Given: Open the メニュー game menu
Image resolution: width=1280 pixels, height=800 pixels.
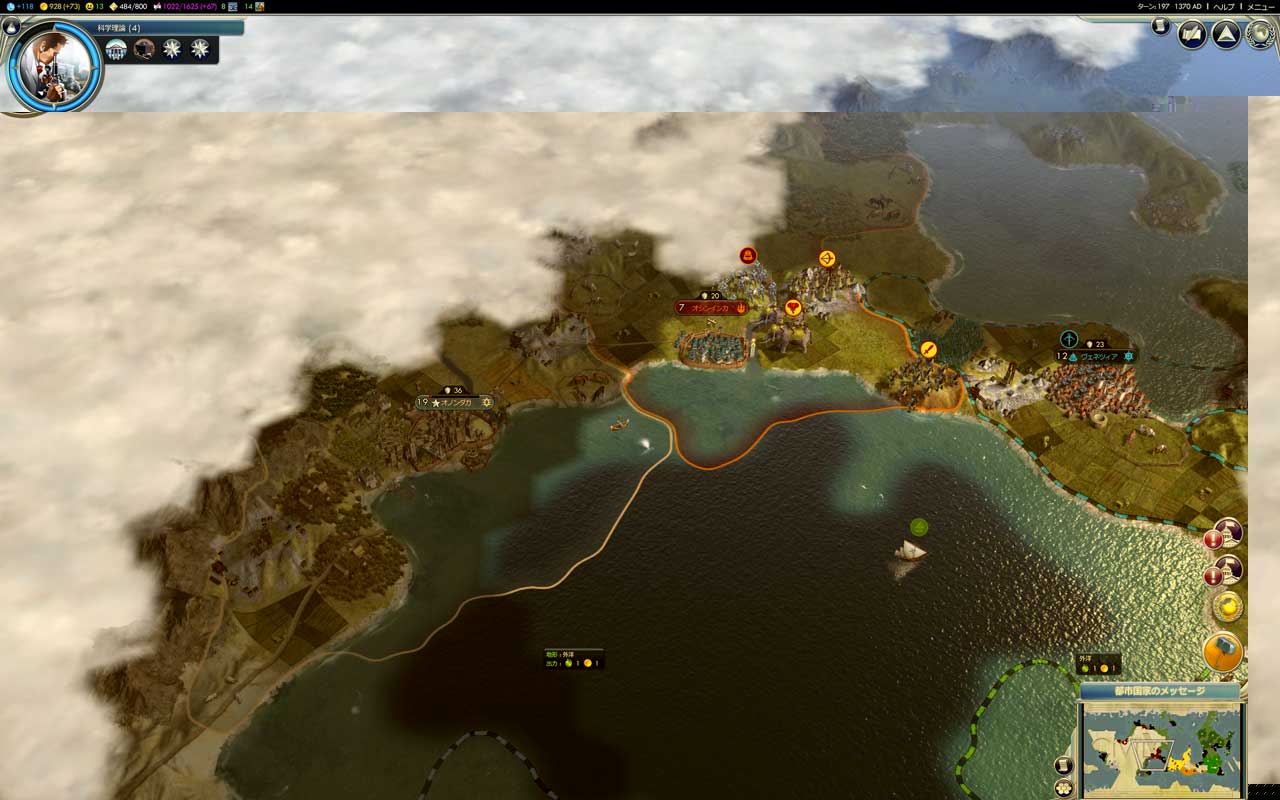Looking at the screenshot, I should click(x=1260, y=6).
